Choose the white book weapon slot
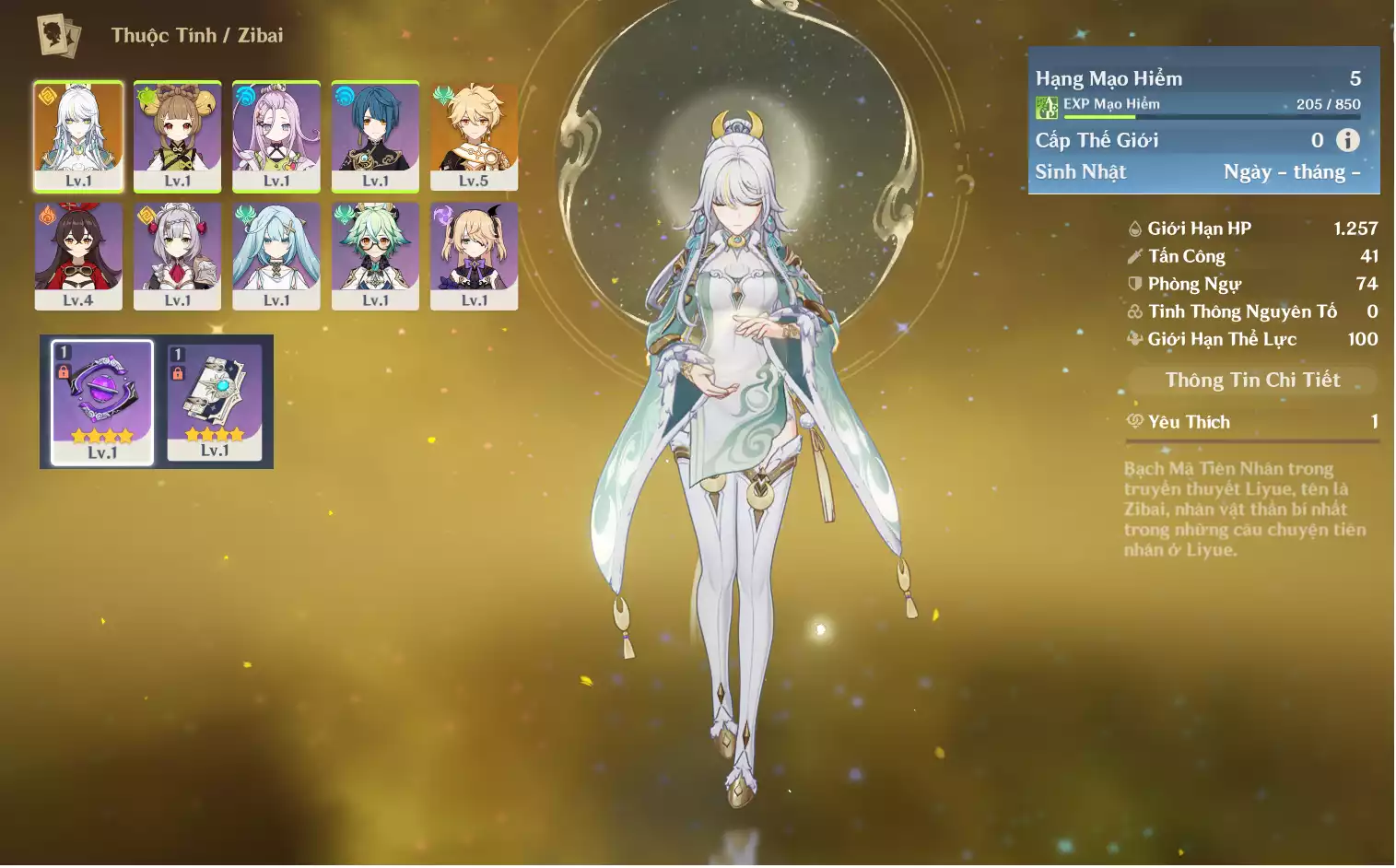The image size is (1396, 868). (x=215, y=402)
